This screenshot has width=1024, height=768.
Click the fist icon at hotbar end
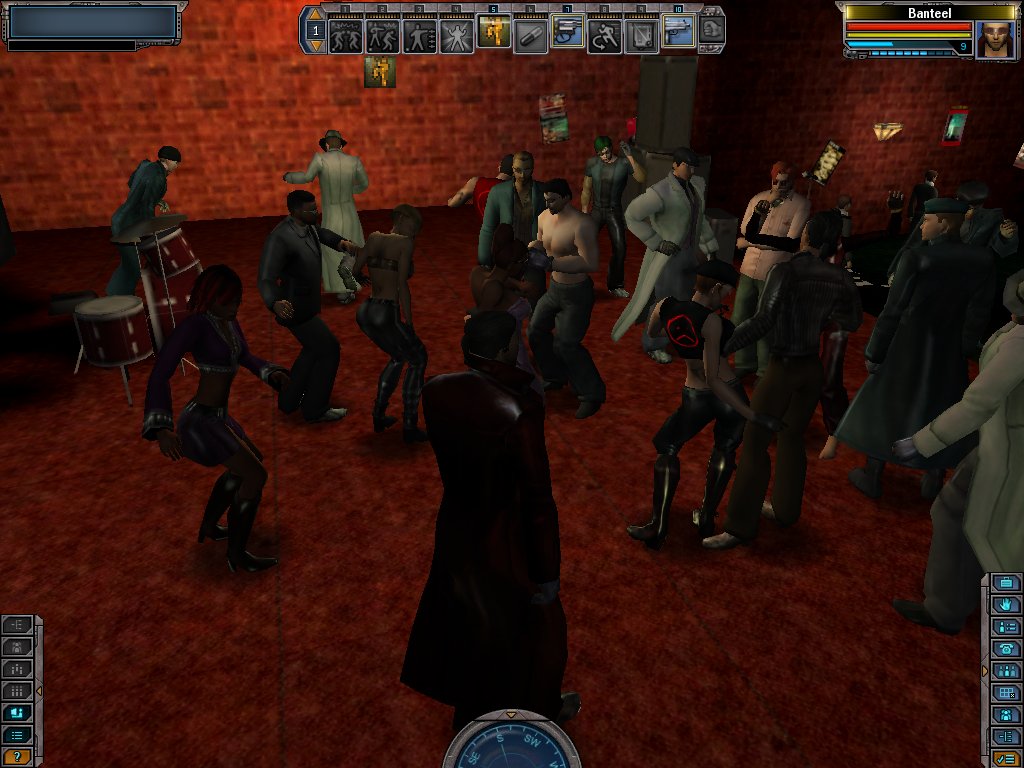coord(711,29)
